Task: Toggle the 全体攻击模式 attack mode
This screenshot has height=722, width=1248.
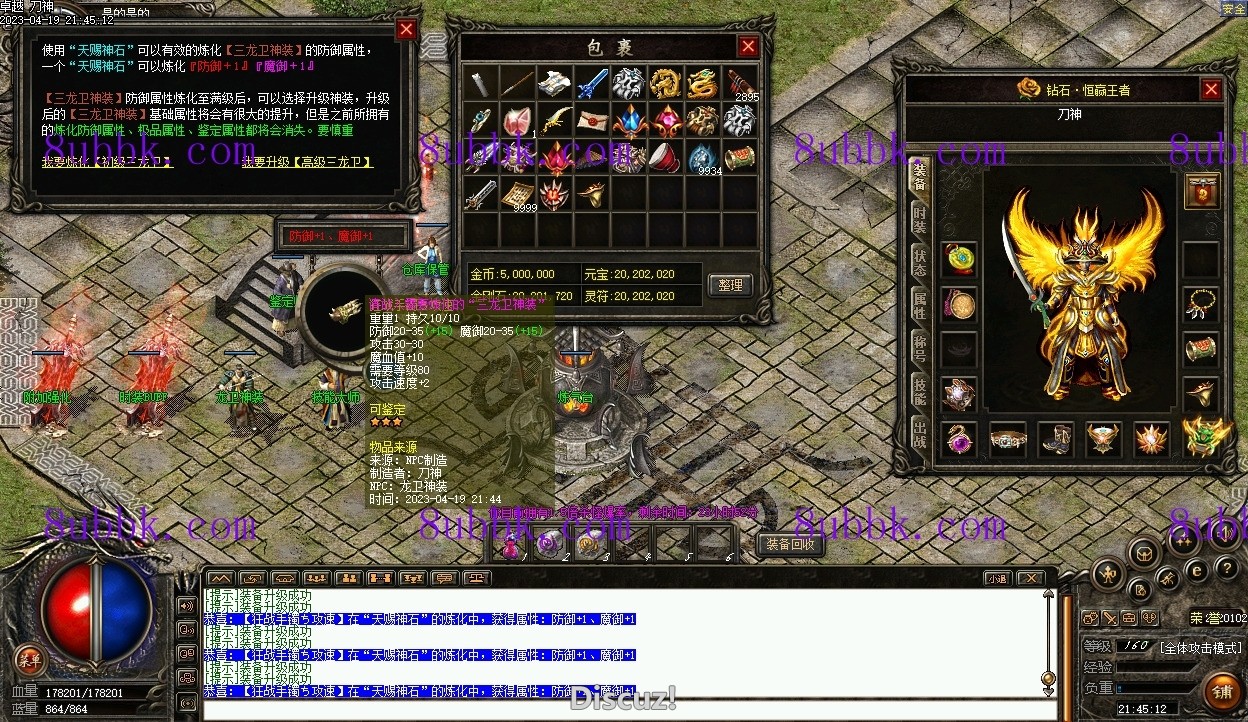Action: [1201, 648]
